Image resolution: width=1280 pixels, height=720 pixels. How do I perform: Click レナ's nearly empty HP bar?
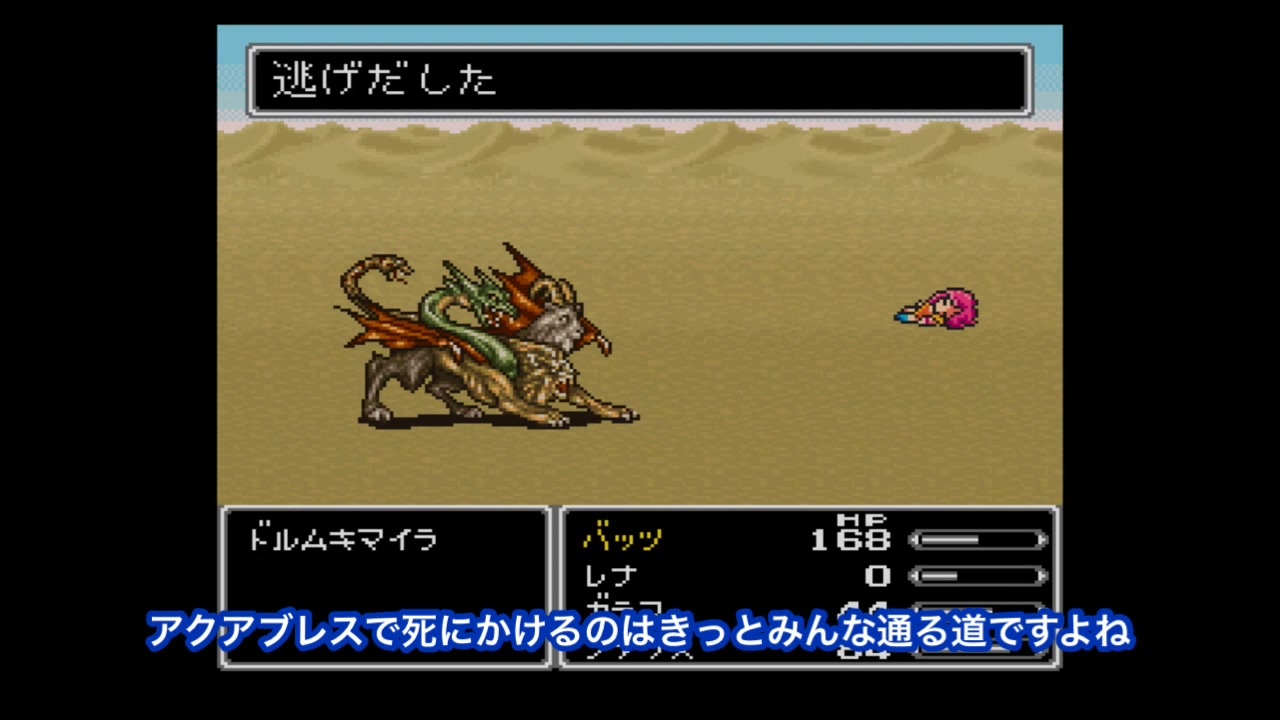coord(978,577)
